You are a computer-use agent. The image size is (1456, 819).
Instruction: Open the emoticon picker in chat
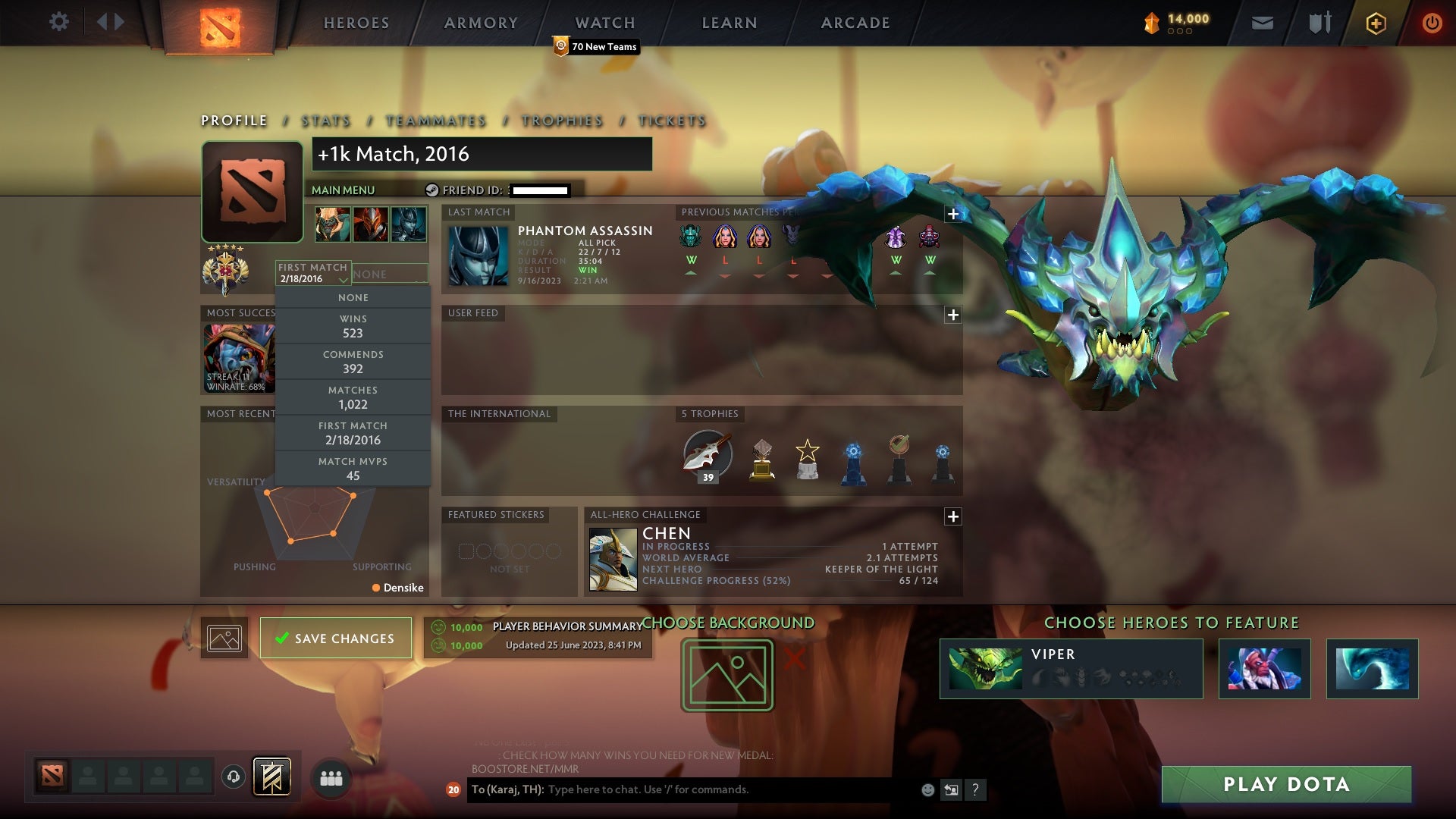(x=927, y=790)
